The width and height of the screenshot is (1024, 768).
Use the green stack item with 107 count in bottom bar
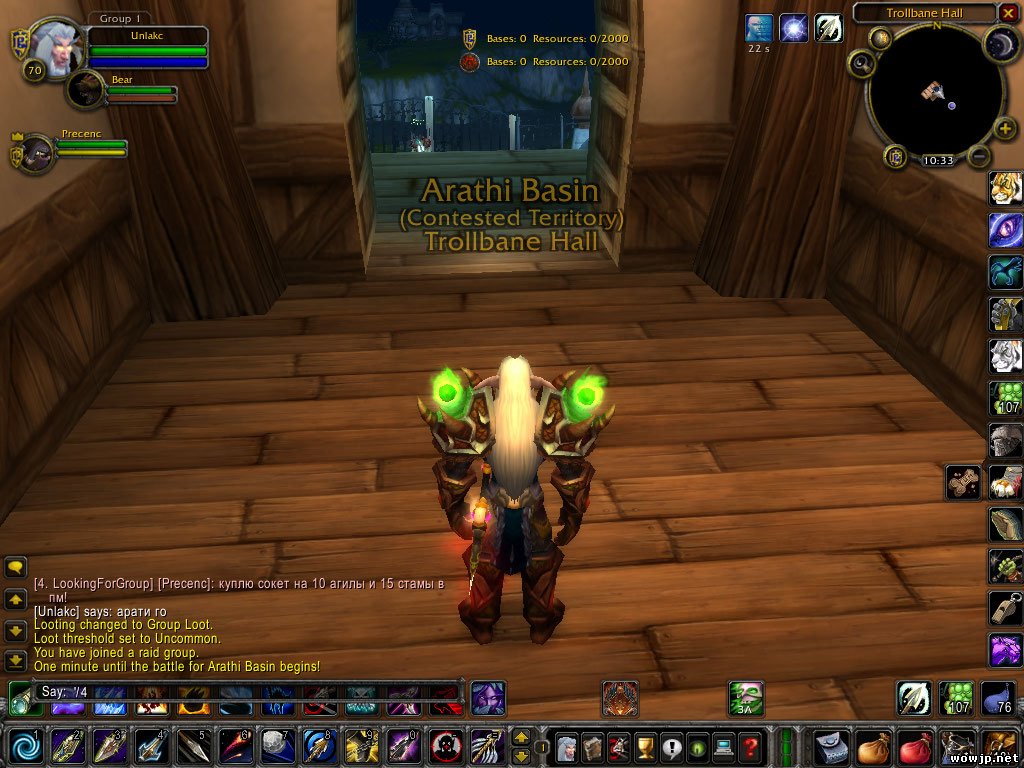point(957,697)
